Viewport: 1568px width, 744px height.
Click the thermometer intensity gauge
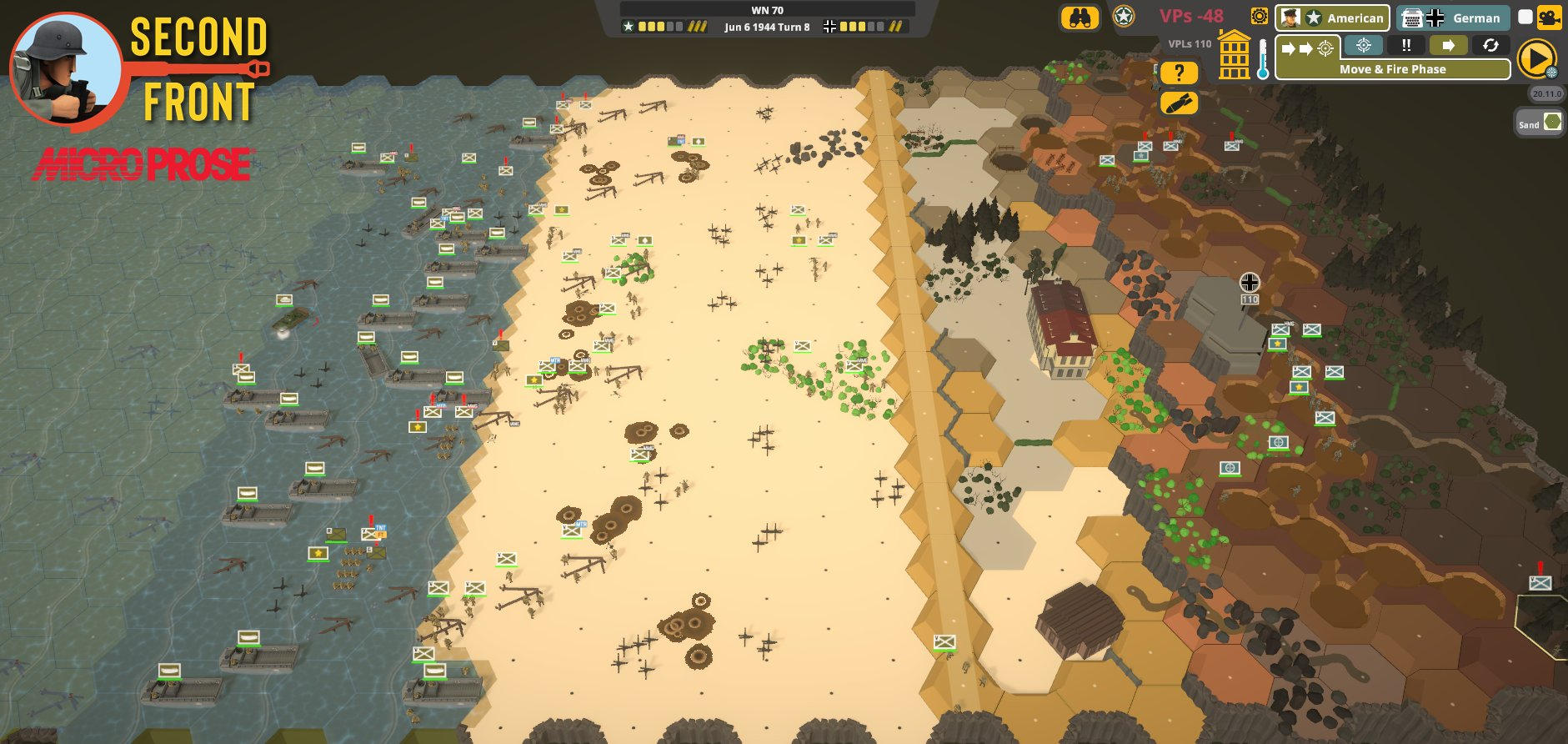point(1261,58)
